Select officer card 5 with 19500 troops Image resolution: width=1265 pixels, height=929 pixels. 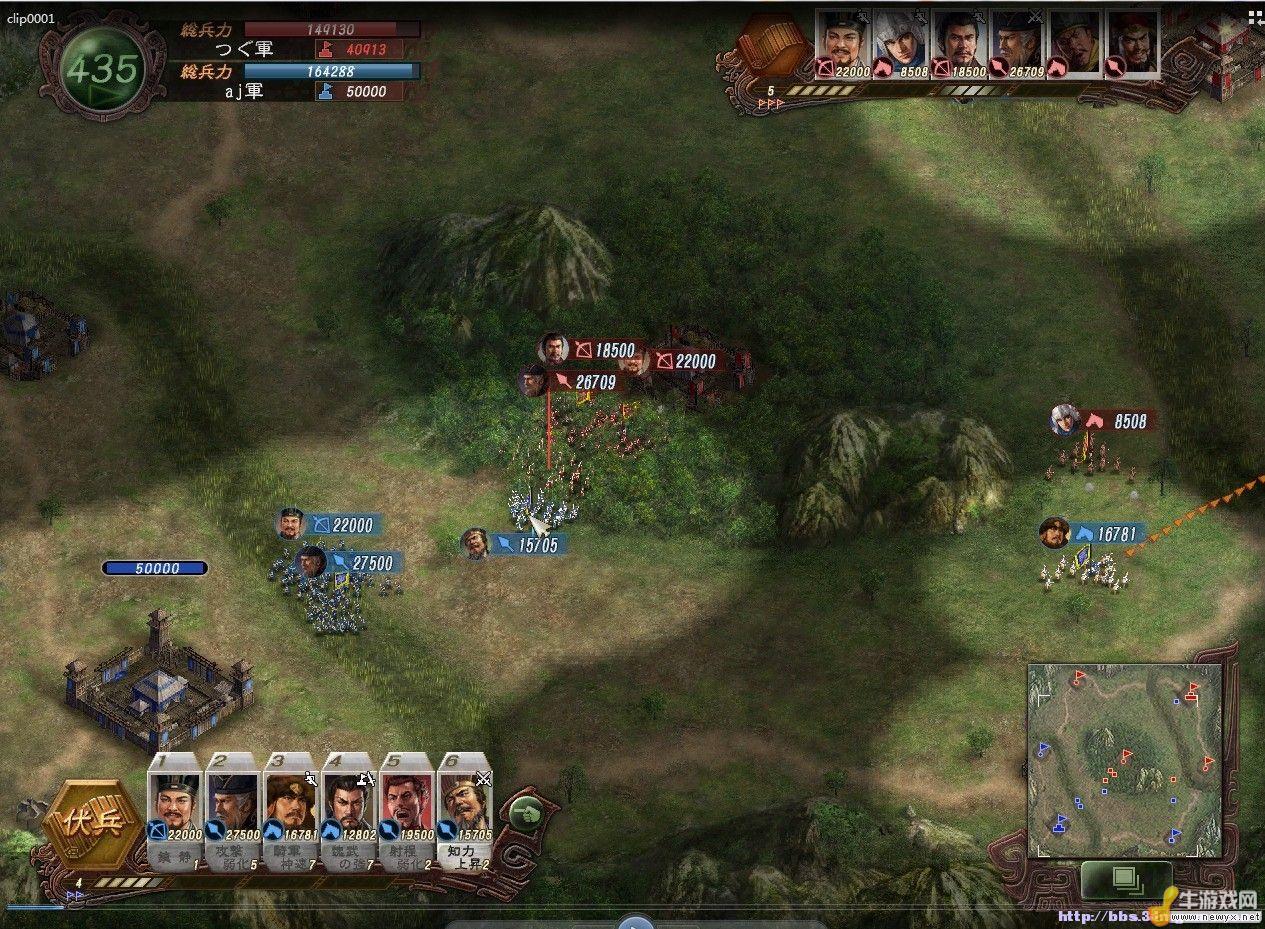coord(407,806)
